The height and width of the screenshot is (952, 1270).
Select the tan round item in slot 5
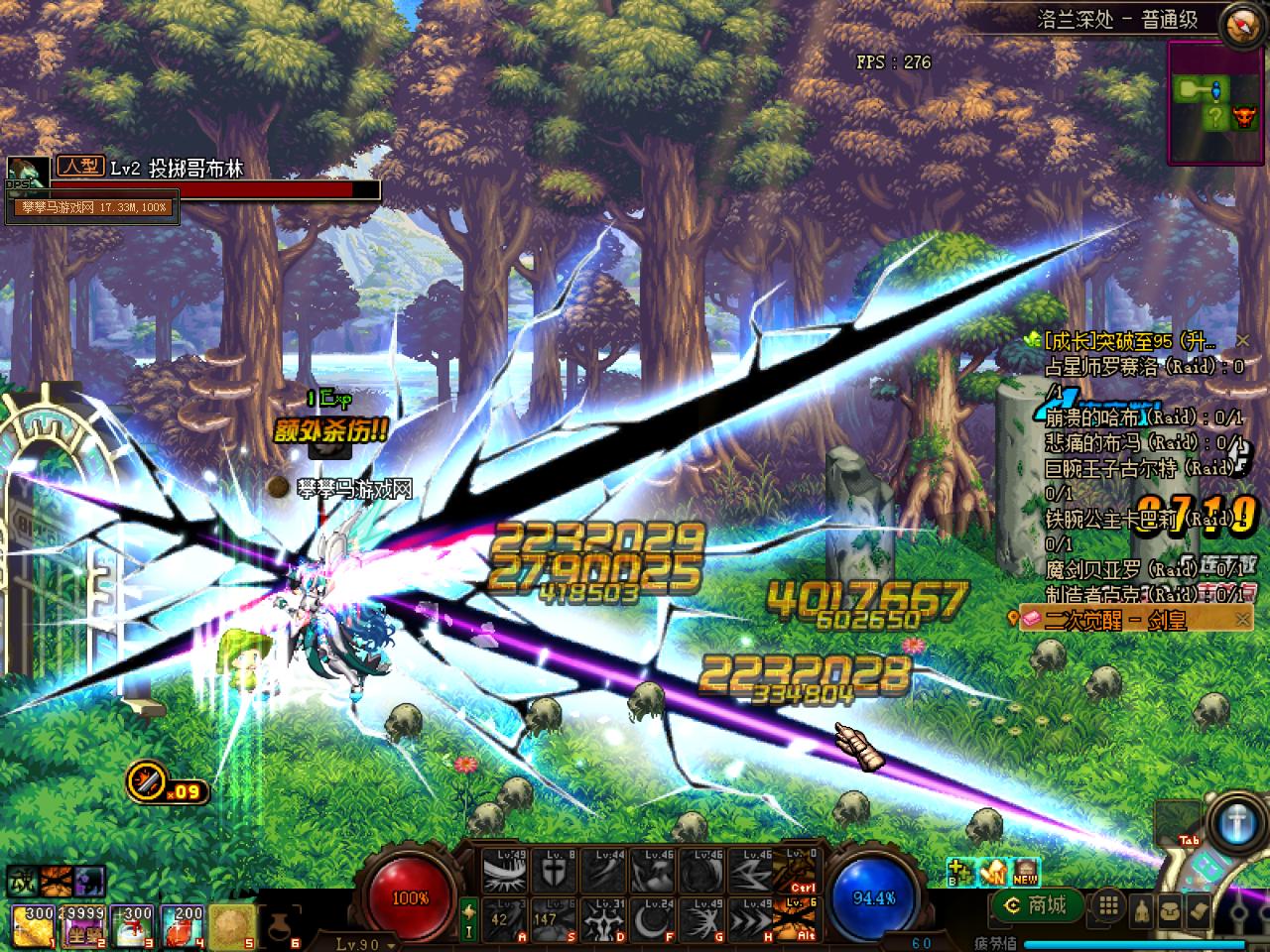pyautogui.click(x=230, y=924)
